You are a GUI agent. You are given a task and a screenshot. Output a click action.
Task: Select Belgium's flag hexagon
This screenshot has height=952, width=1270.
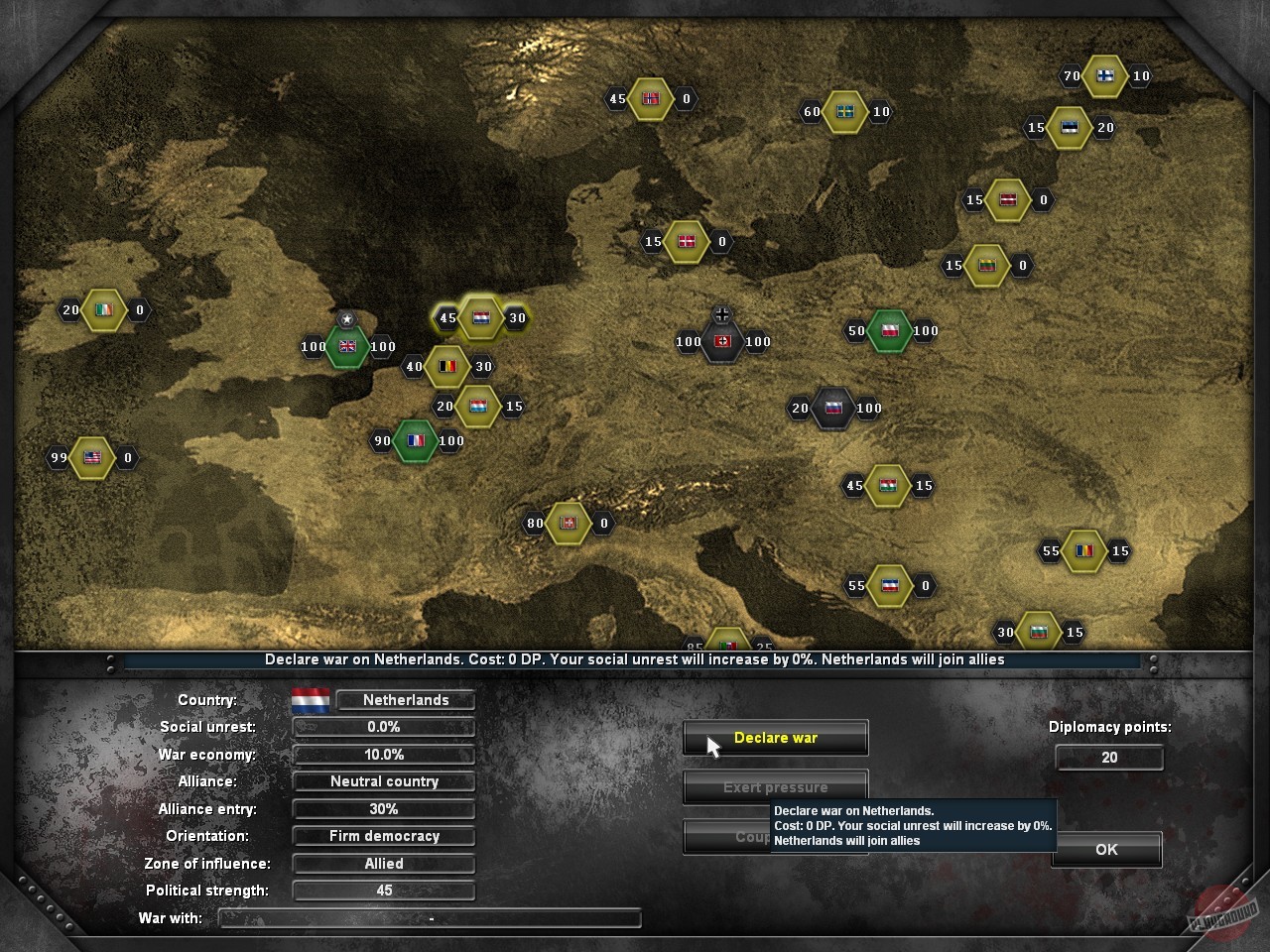[445, 366]
